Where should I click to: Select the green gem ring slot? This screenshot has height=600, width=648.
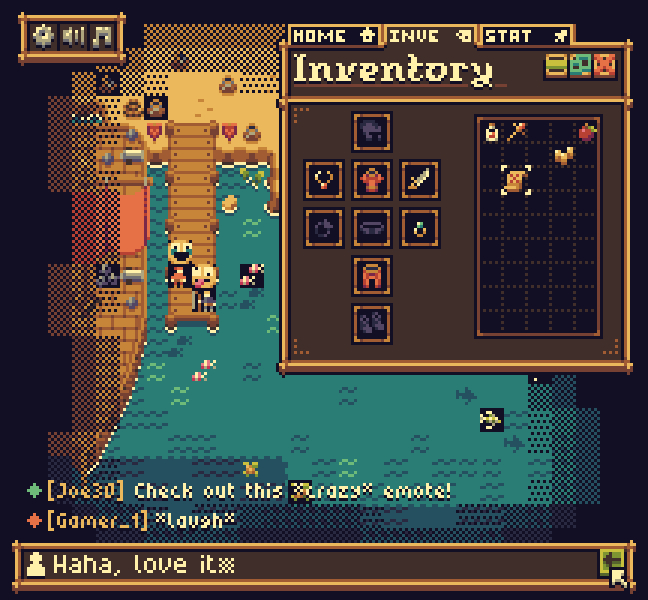click(x=420, y=228)
